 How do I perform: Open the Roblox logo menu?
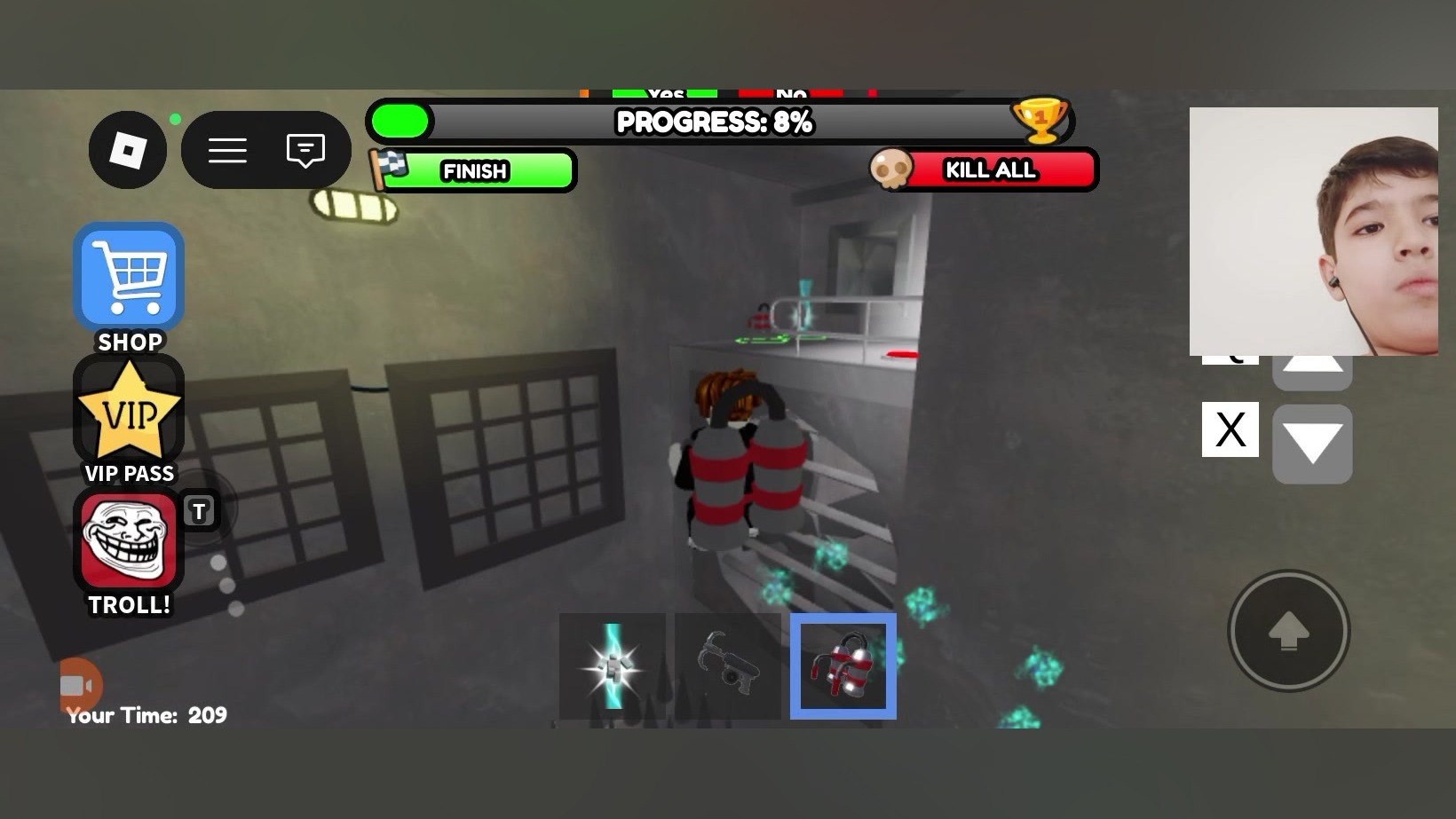coord(128,150)
